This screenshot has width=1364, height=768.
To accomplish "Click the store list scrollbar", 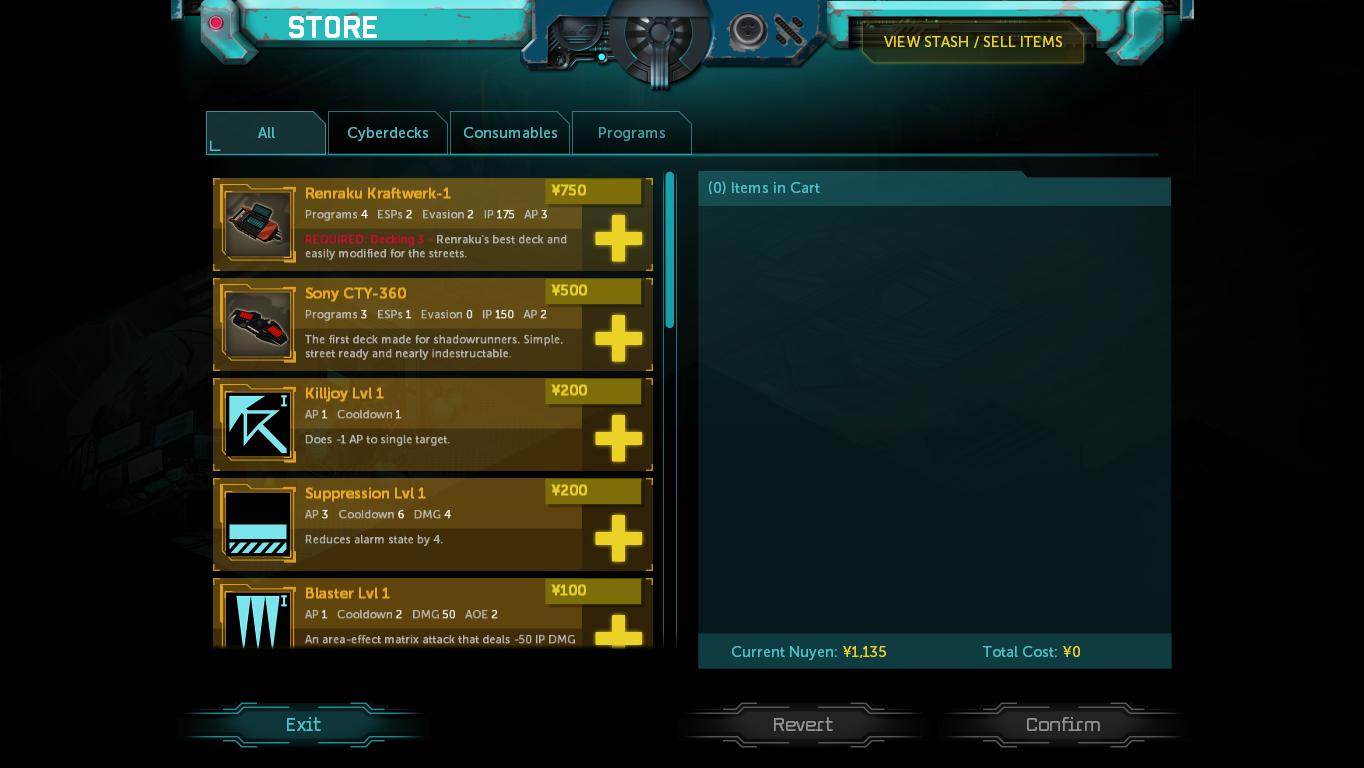I will pyautogui.click(x=670, y=250).
